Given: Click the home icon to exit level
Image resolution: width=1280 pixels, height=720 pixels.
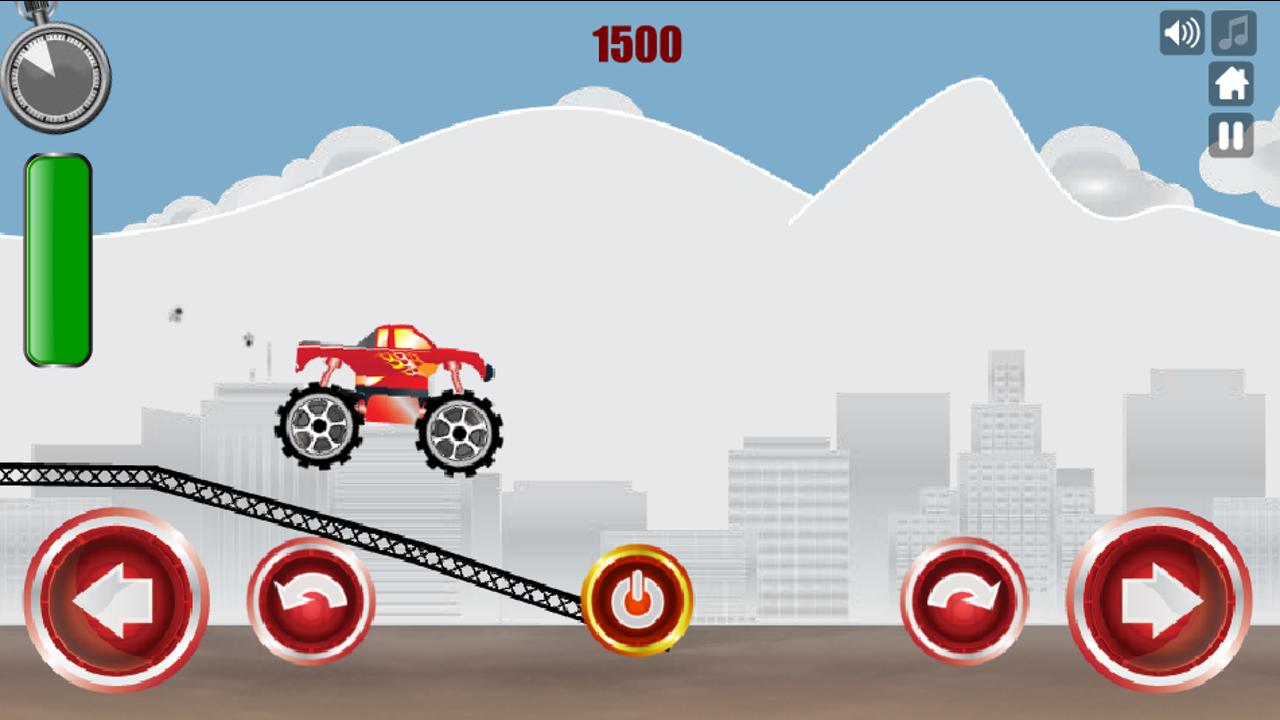Looking at the screenshot, I should [1231, 85].
